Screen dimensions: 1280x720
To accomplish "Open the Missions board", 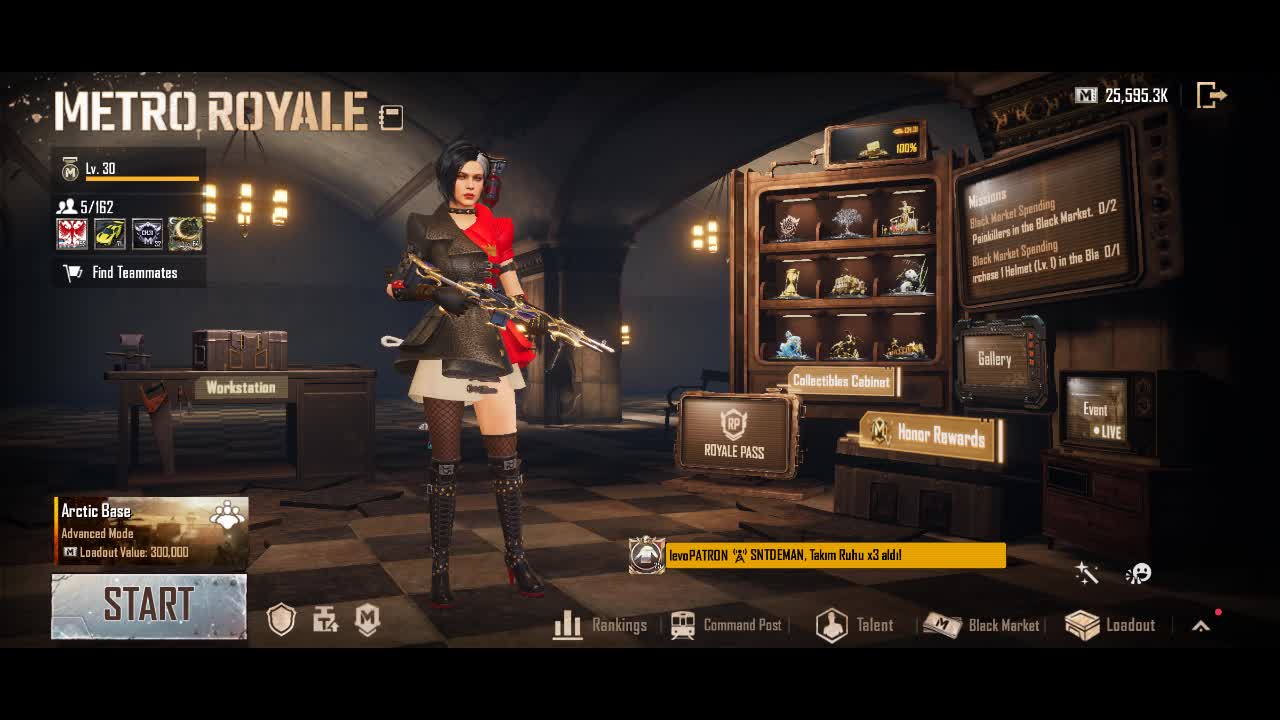I will coord(1043,228).
